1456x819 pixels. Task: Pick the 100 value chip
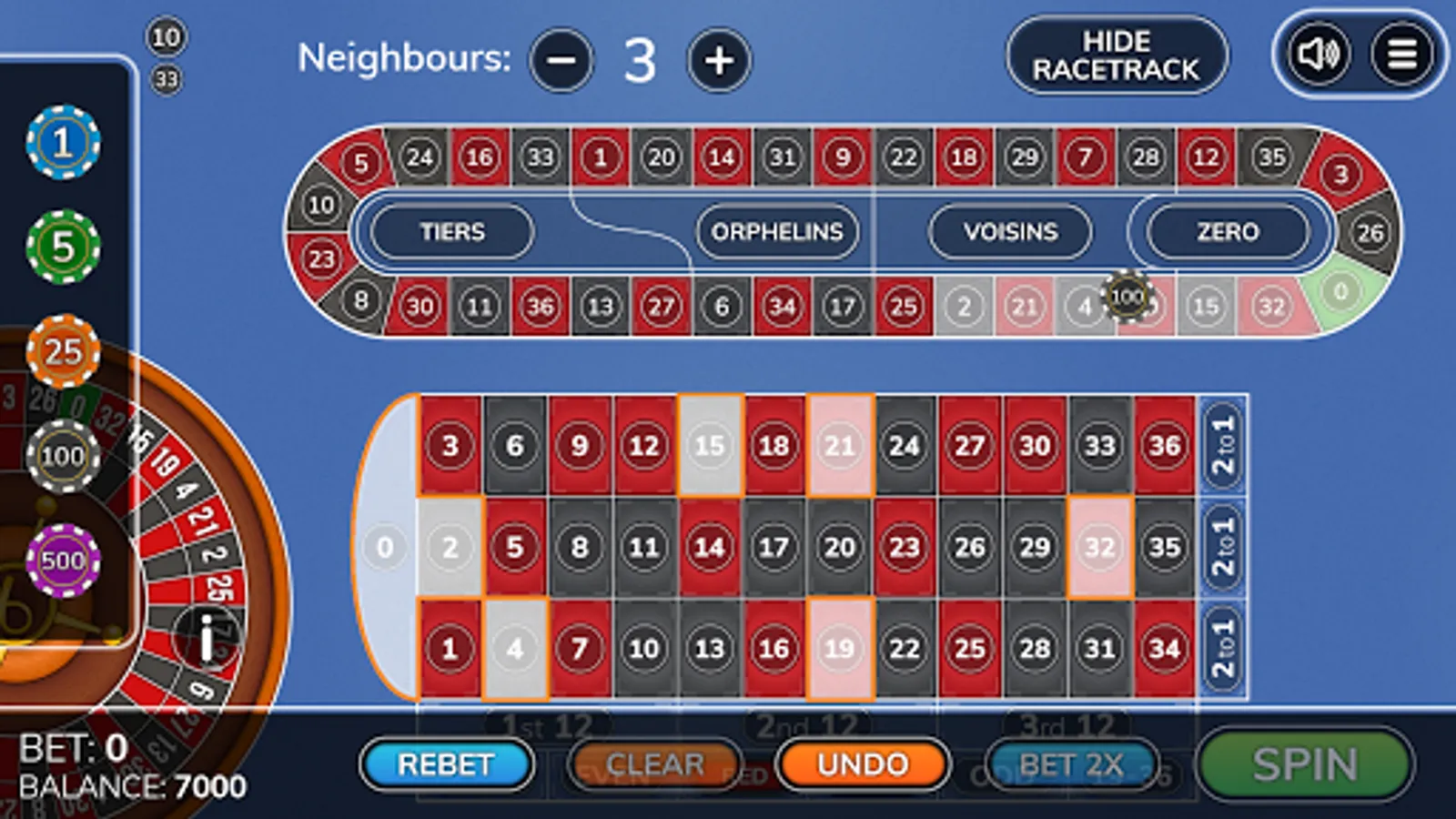point(62,457)
